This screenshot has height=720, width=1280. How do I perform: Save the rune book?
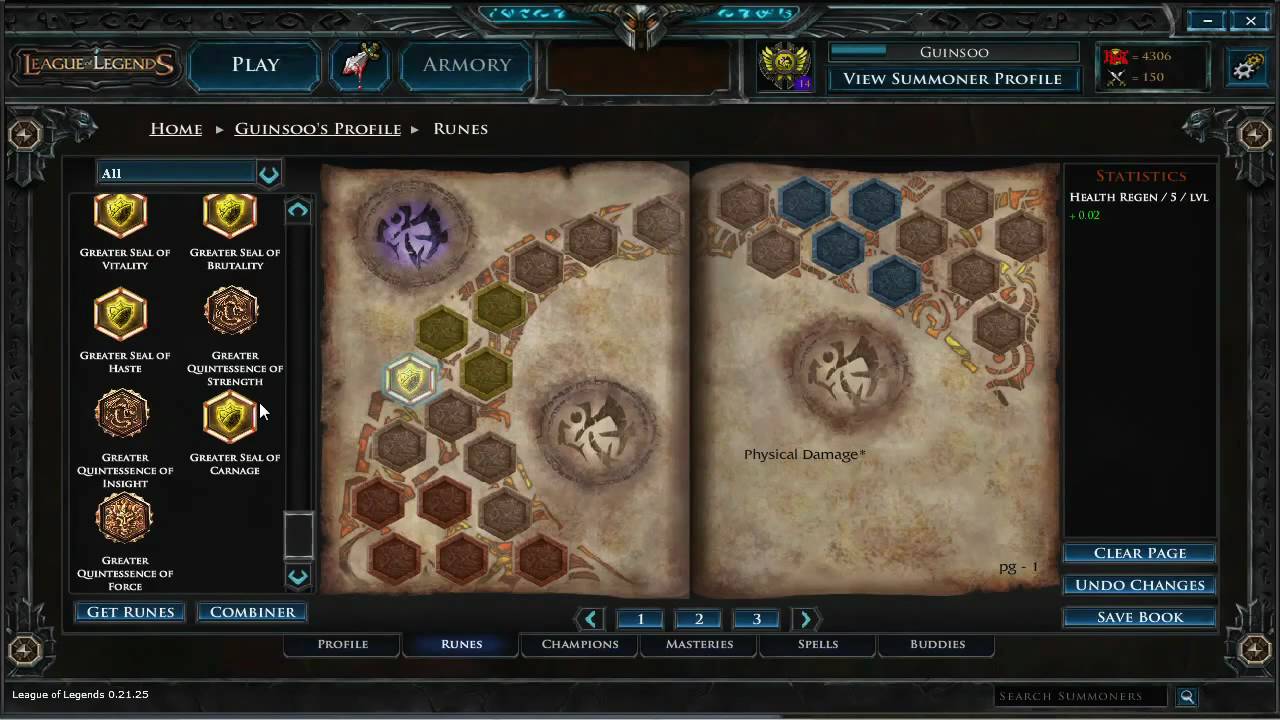click(x=1139, y=616)
